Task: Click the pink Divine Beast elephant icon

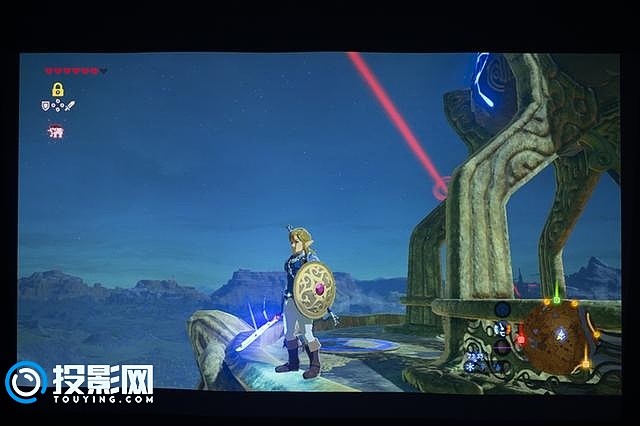Action: (x=55, y=131)
